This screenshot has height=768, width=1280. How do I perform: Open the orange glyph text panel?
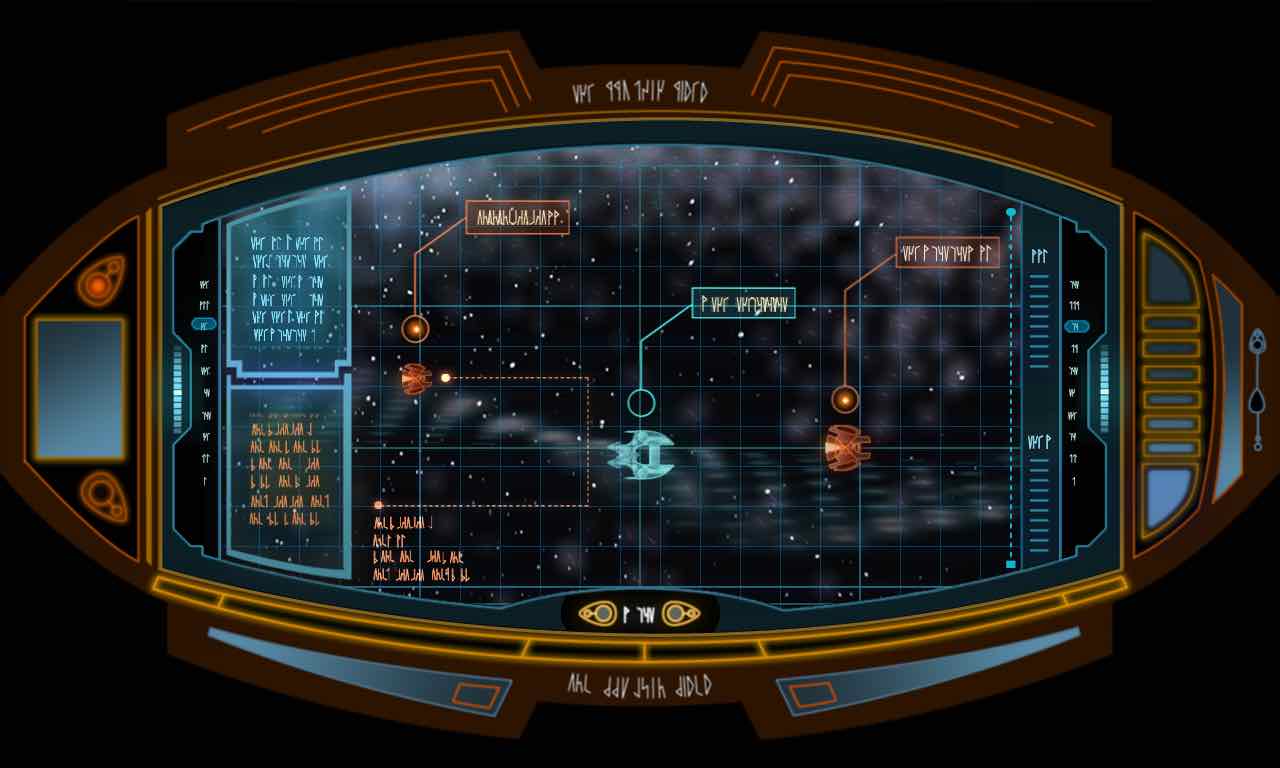click(288, 474)
